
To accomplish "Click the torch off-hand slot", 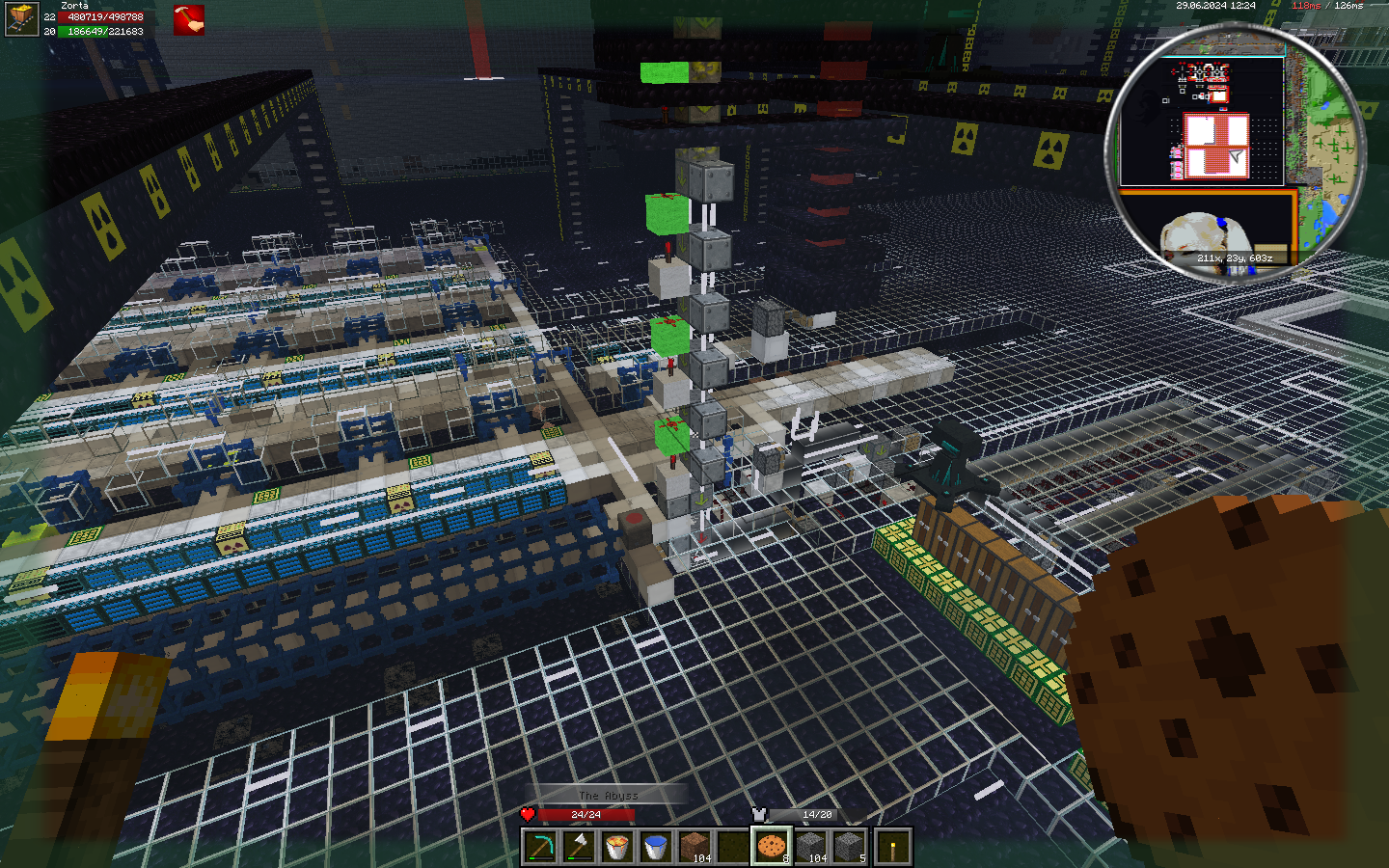I will click(893, 847).
